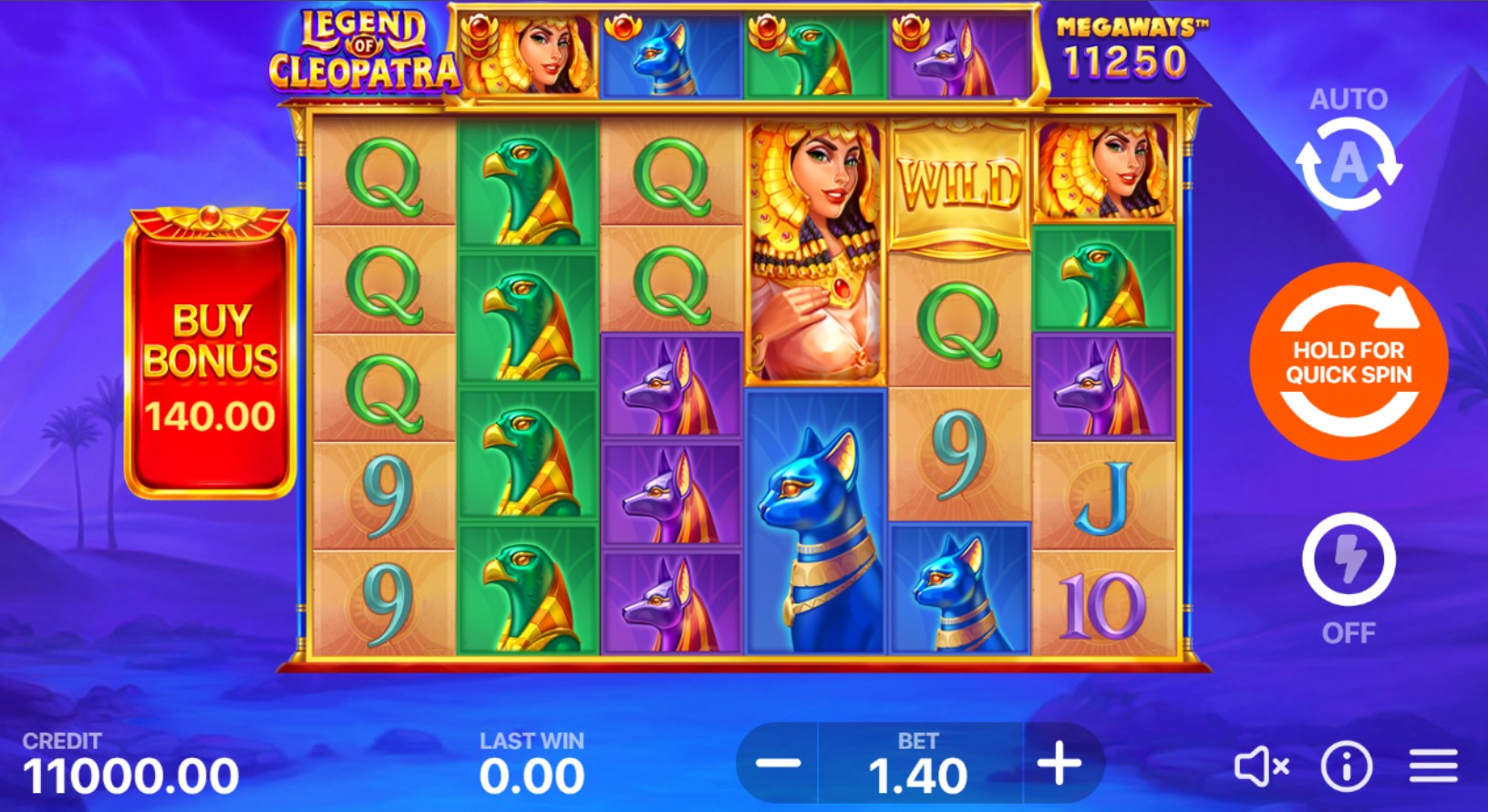Increase the bet with the plus stepper
This screenshot has height=812, width=1488.
[x=1058, y=766]
